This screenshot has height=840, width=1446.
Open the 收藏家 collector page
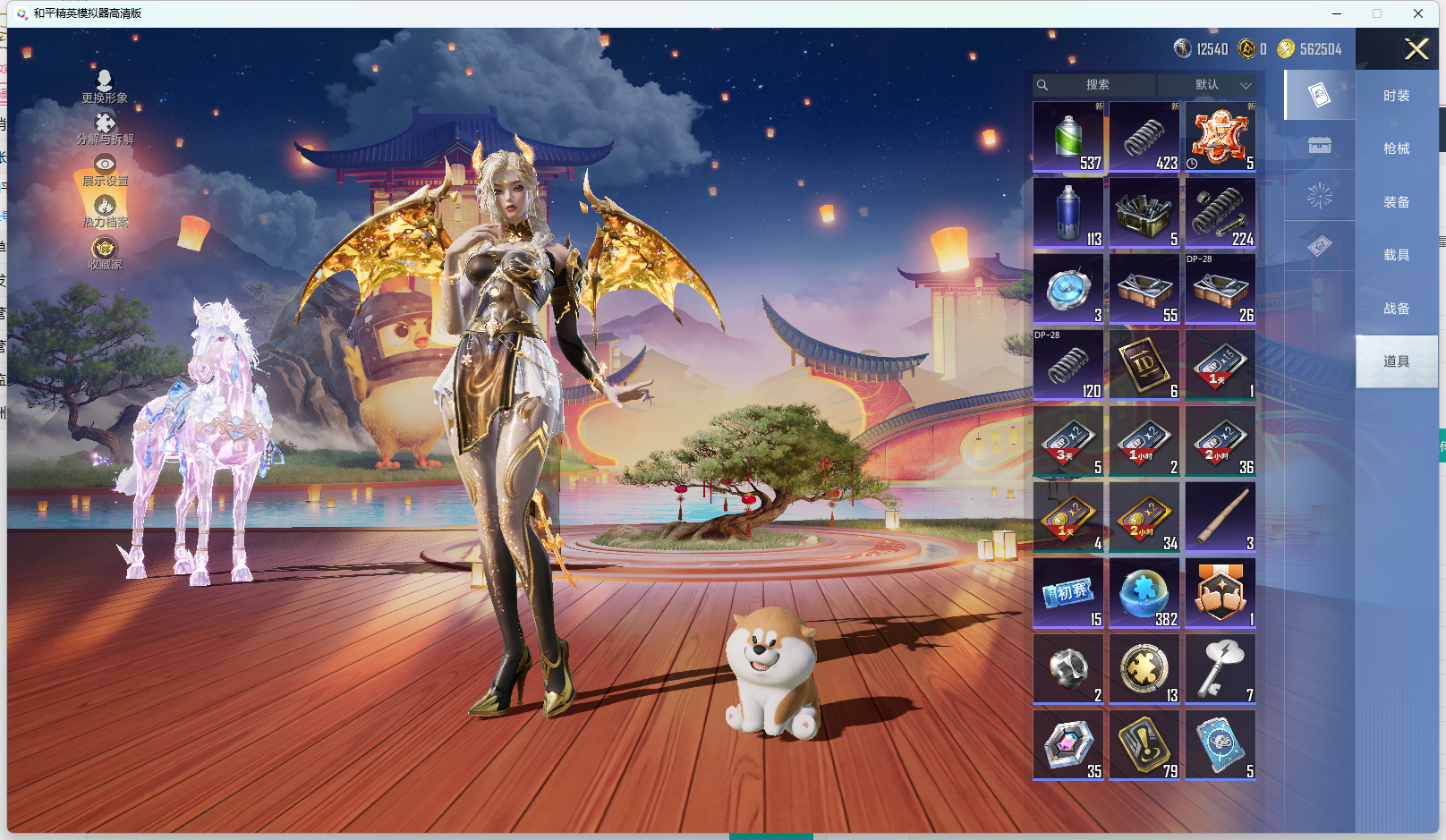pos(105,253)
